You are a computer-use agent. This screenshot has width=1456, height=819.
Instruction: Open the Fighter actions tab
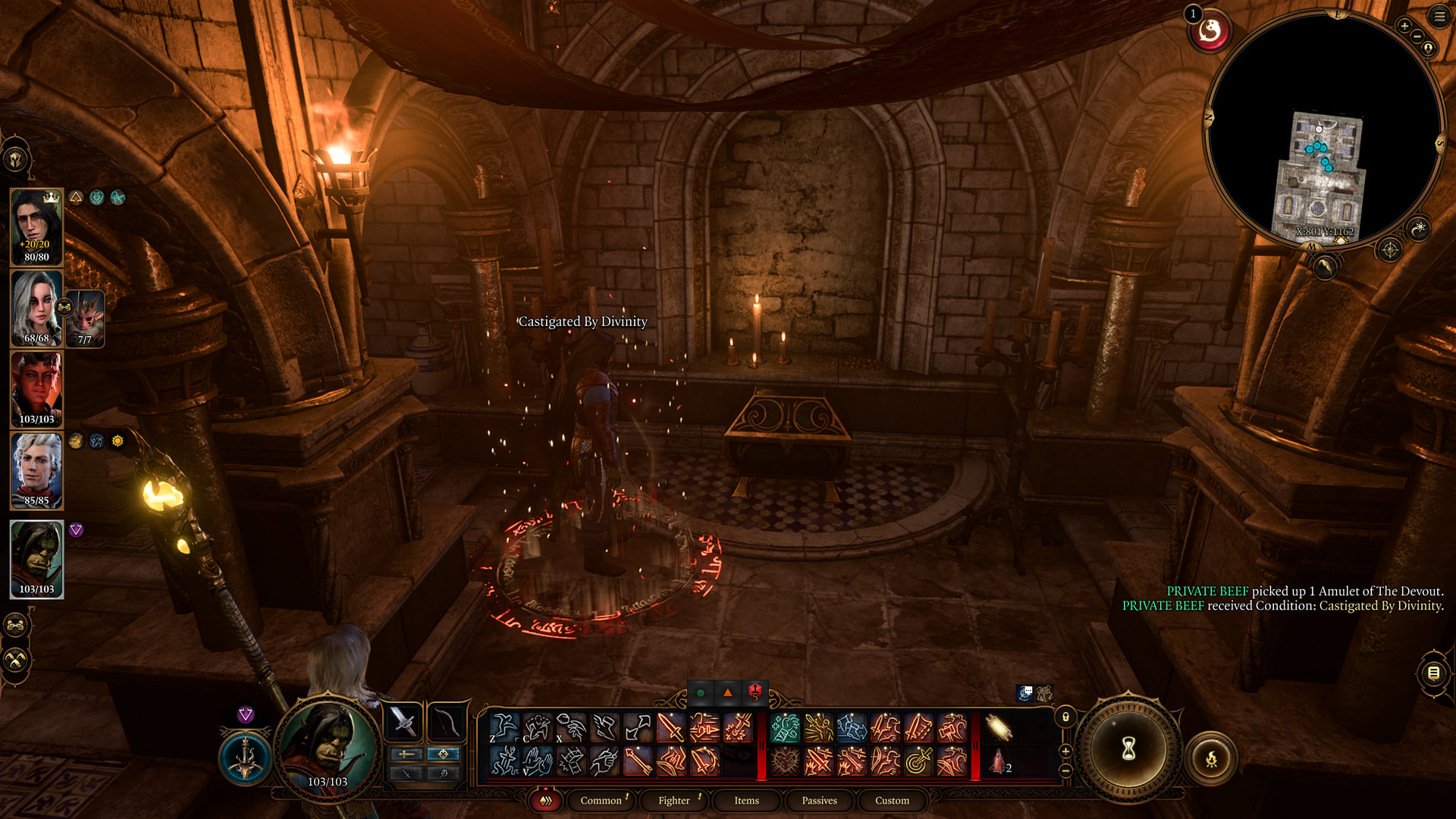tap(674, 800)
